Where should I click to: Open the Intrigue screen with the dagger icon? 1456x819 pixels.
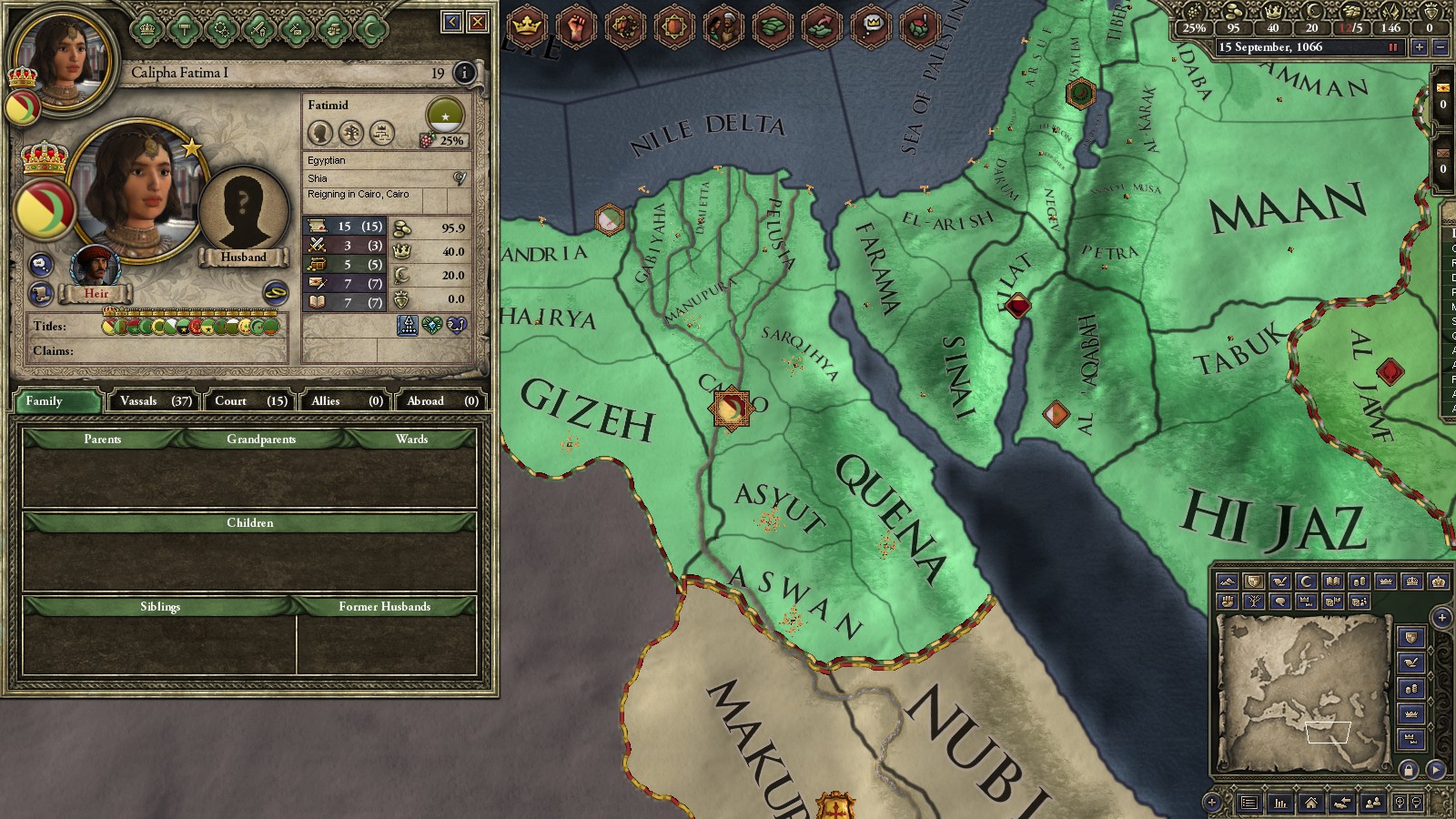click(x=297, y=30)
